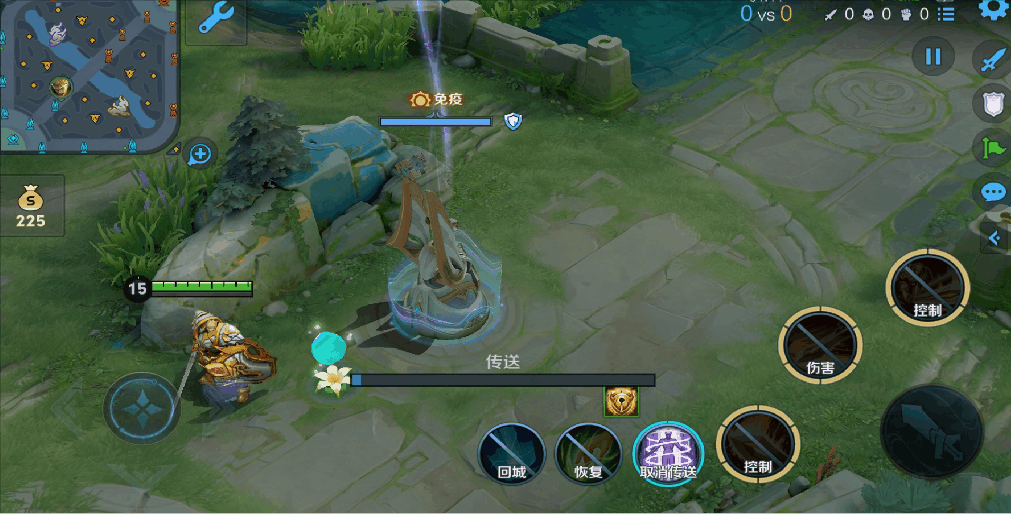The width and height of the screenshot is (1011, 514).
Task: Select the 取消传送 cancel teleport button
Action: click(x=668, y=453)
